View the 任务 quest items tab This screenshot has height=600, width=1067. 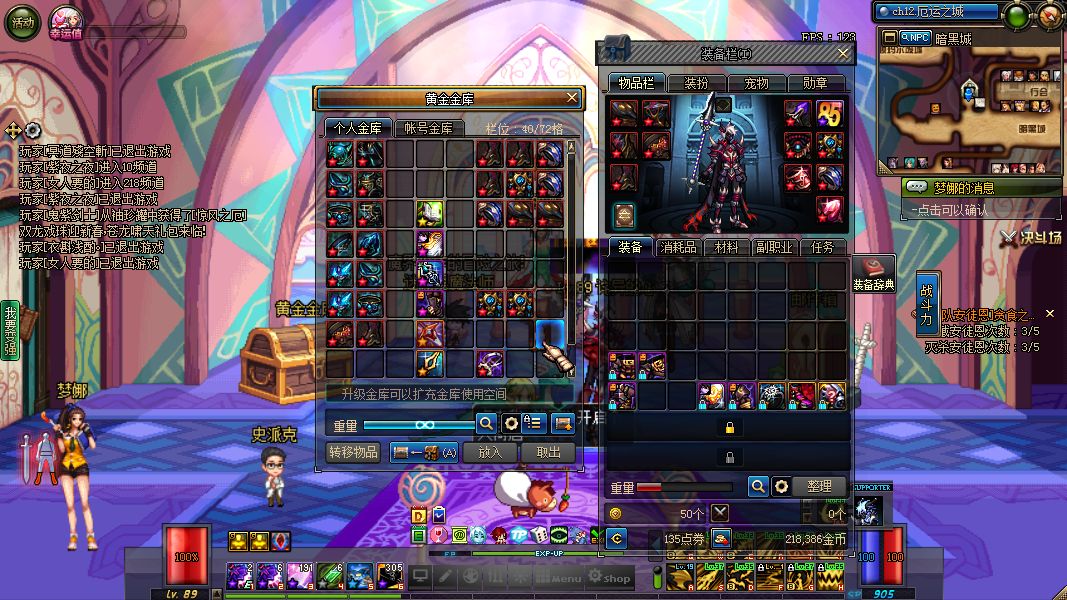[822, 247]
